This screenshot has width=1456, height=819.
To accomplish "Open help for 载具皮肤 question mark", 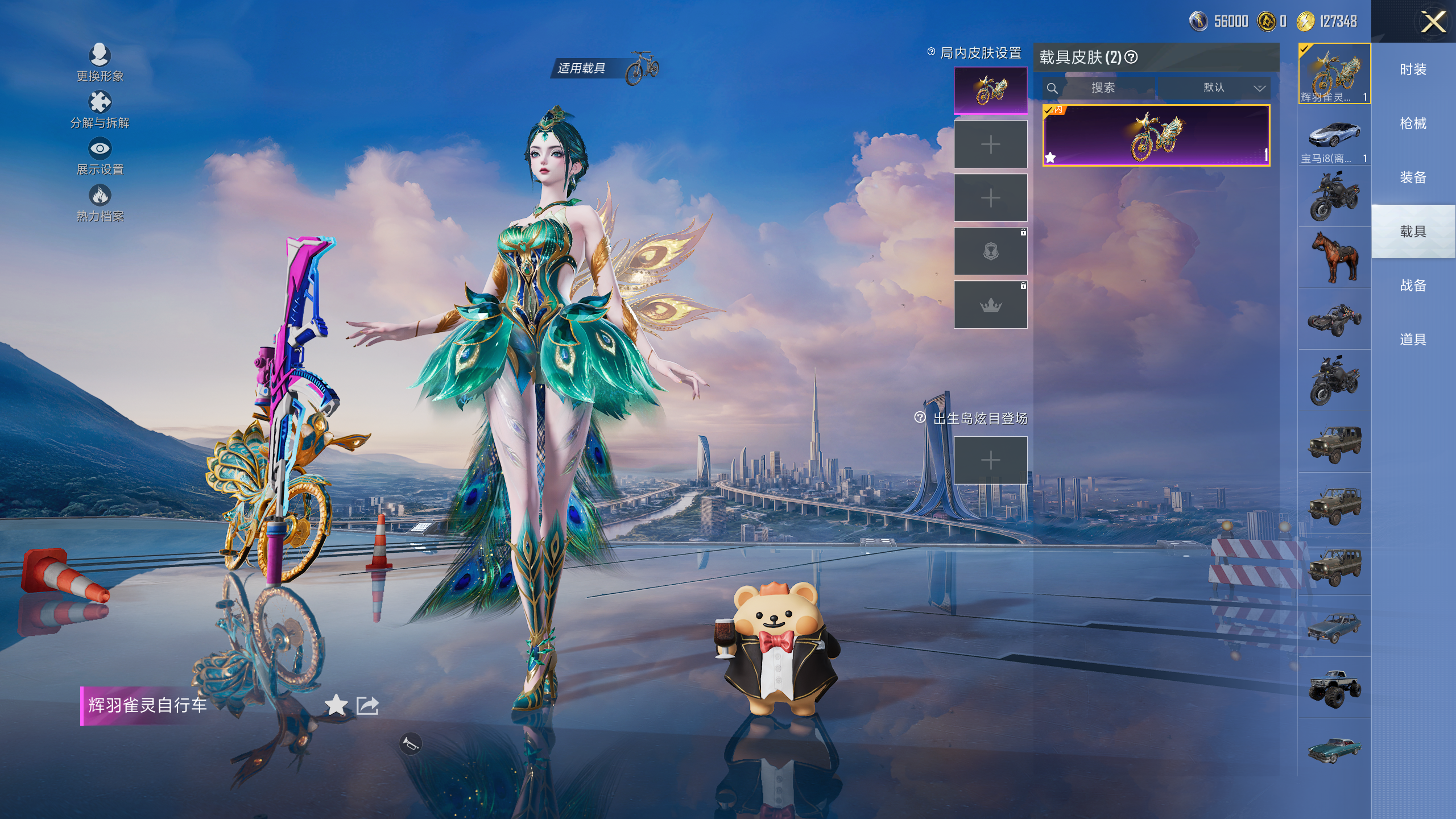I will click(x=1131, y=57).
